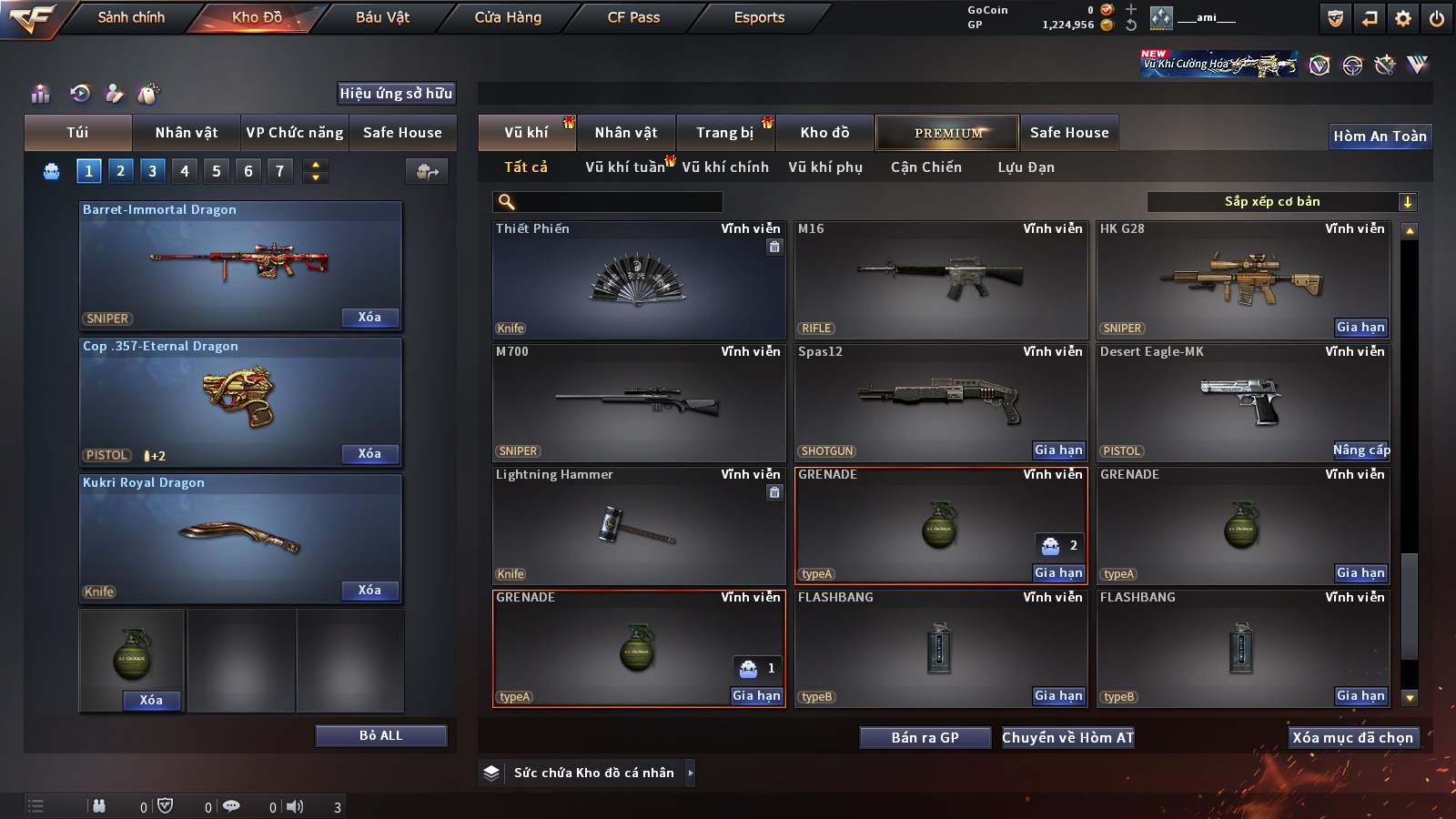Show the Lựu Đạn grenade category
The height and width of the screenshot is (819, 1456).
pos(1026,167)
